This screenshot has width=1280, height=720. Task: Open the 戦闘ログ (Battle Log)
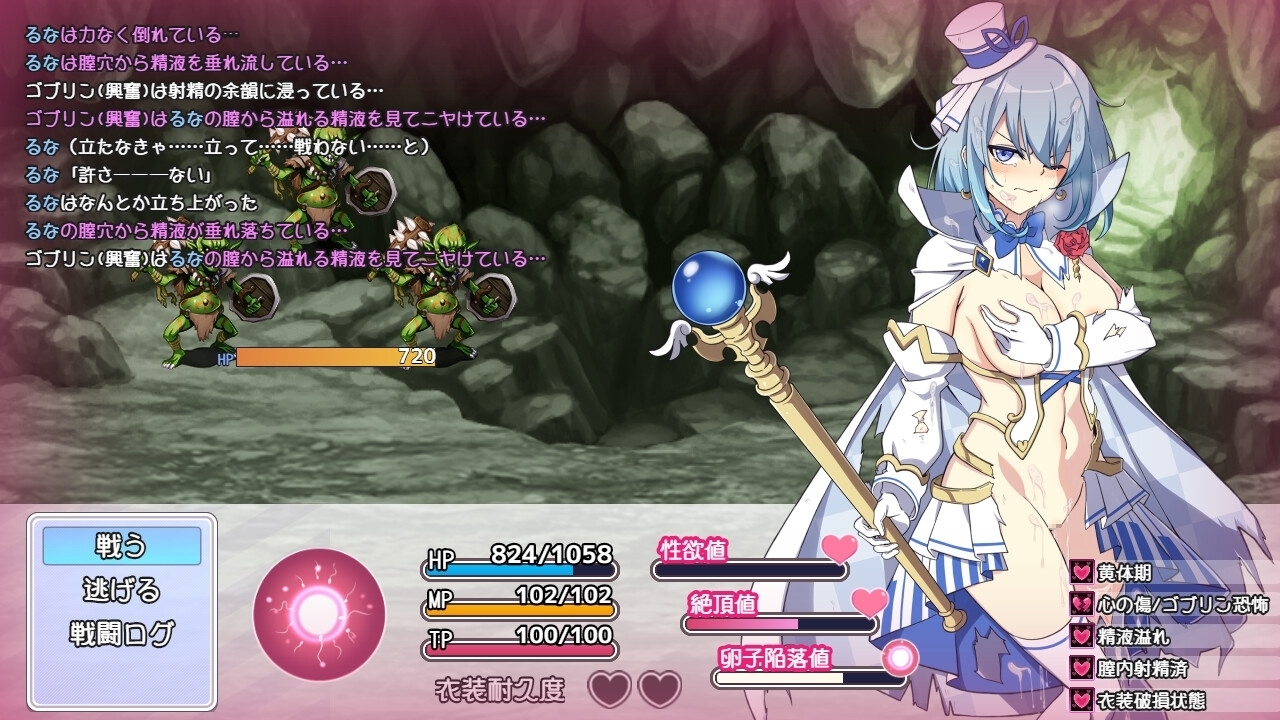121,633
